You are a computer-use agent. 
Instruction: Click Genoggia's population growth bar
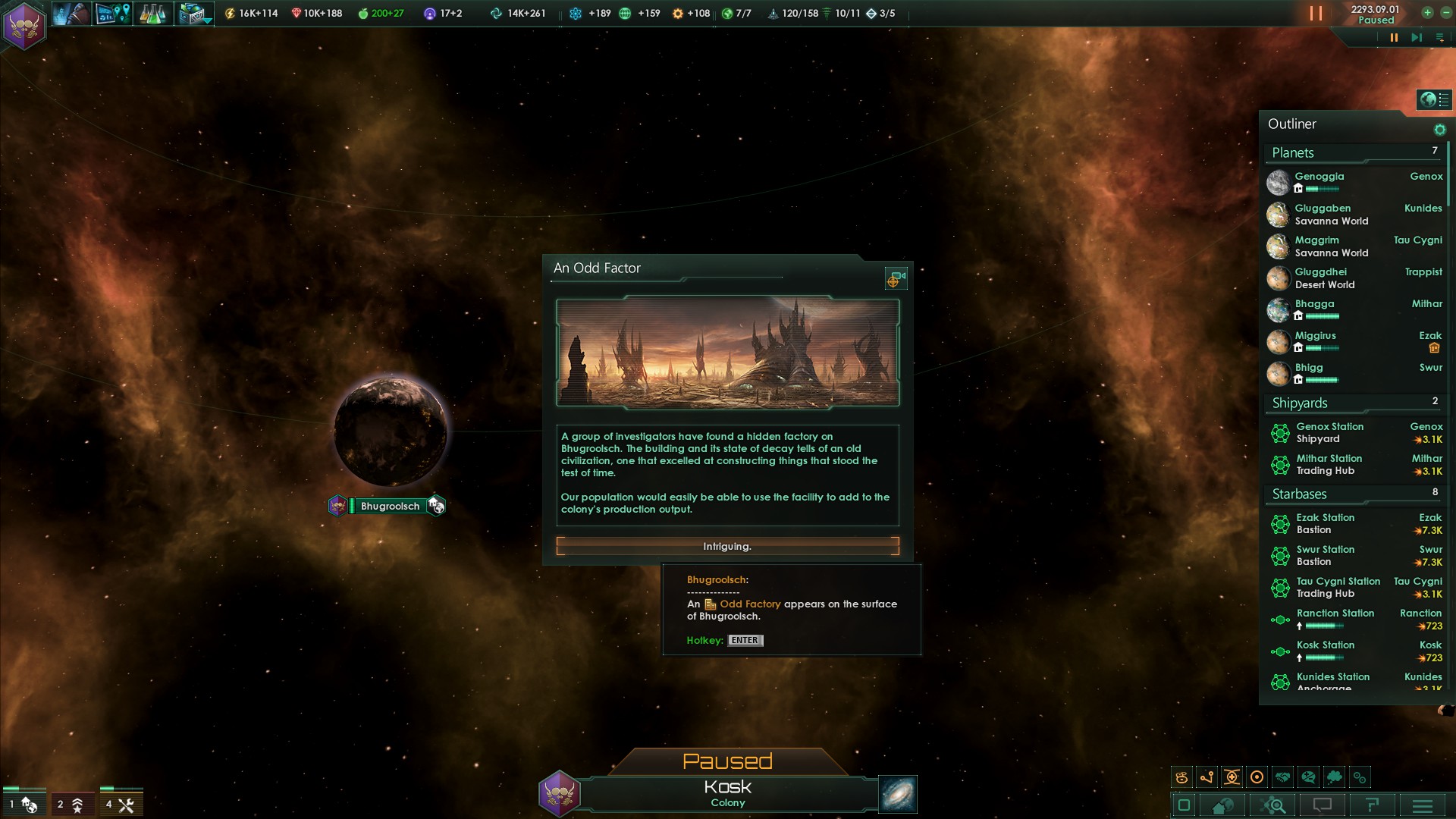click(x=1322, y=189)
